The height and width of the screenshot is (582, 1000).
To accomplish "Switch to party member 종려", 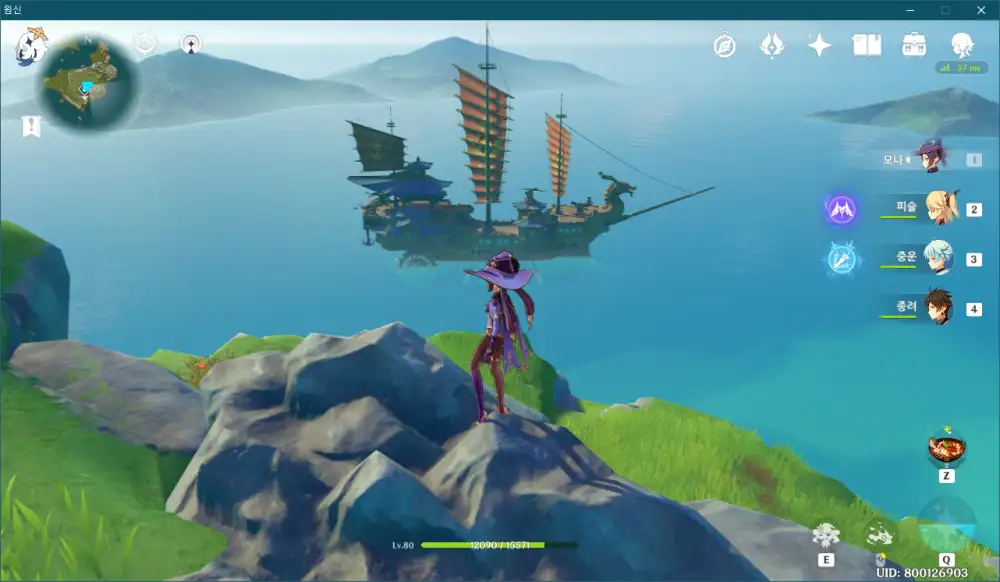I will [938, 308].
